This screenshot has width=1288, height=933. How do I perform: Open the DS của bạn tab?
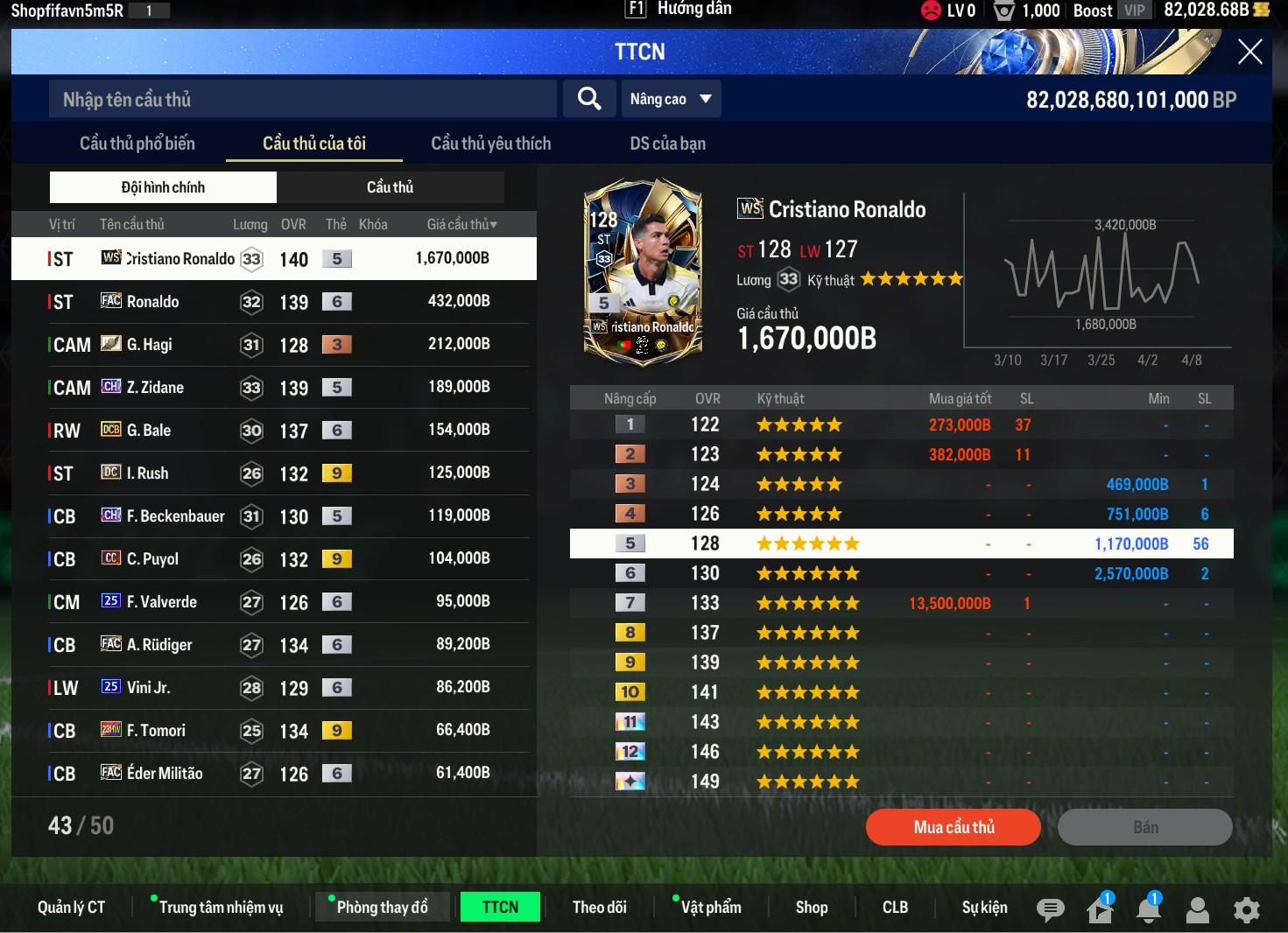pos(667,144)
